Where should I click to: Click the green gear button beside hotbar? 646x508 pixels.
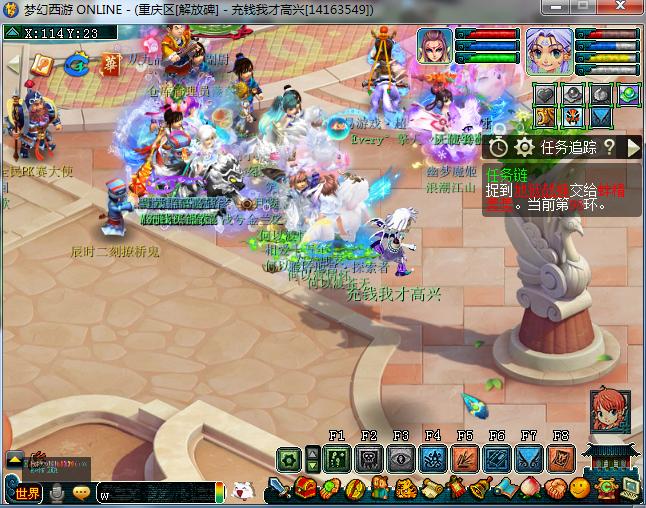(290, 460)
